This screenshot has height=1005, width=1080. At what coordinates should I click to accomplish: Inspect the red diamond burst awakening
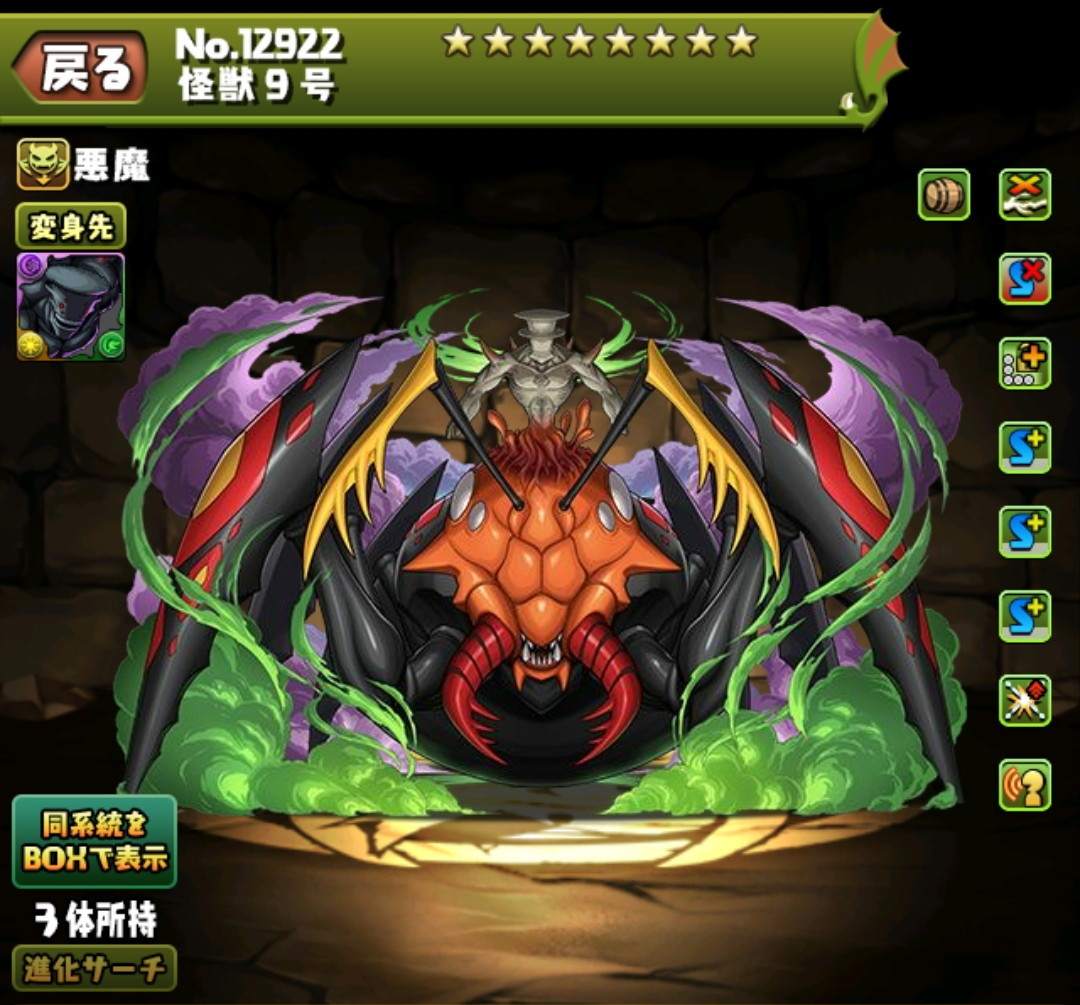1025,700
